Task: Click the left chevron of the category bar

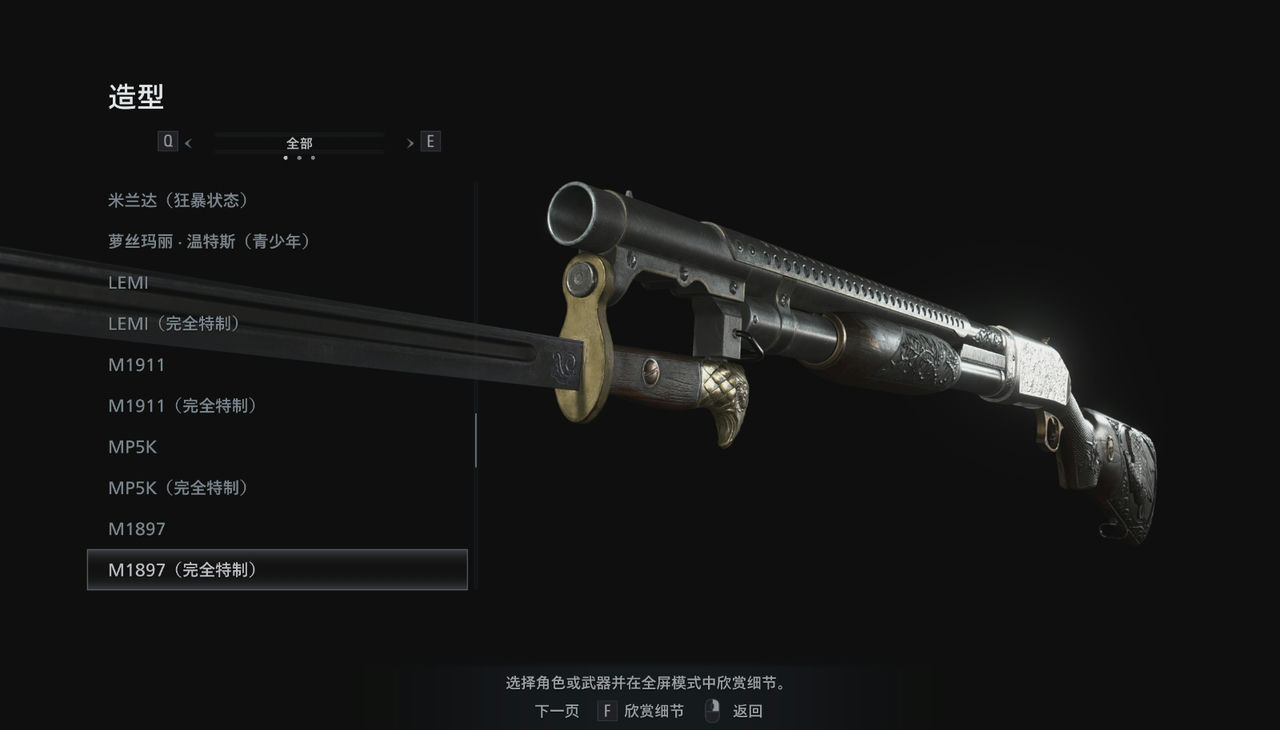Action: pyautogui.click(x=188, y=141)
